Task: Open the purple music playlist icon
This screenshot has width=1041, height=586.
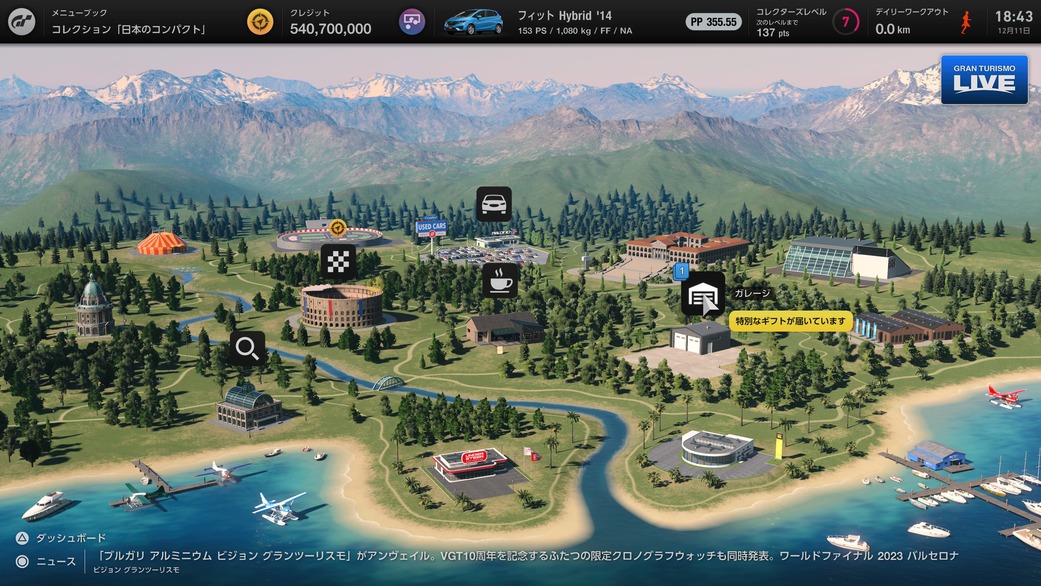Action: tap(411, 21)
